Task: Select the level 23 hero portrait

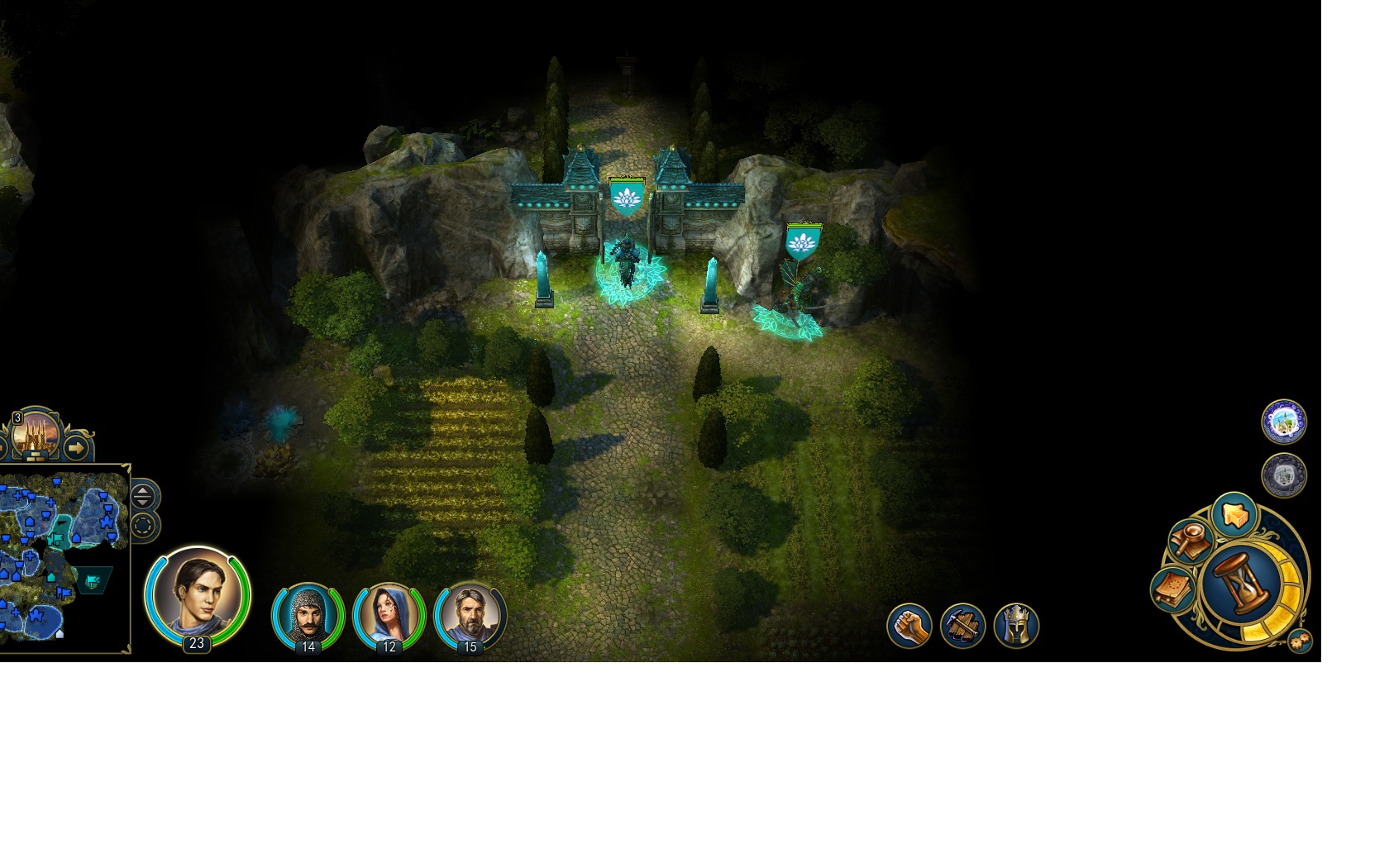Action: click(197, 594)
